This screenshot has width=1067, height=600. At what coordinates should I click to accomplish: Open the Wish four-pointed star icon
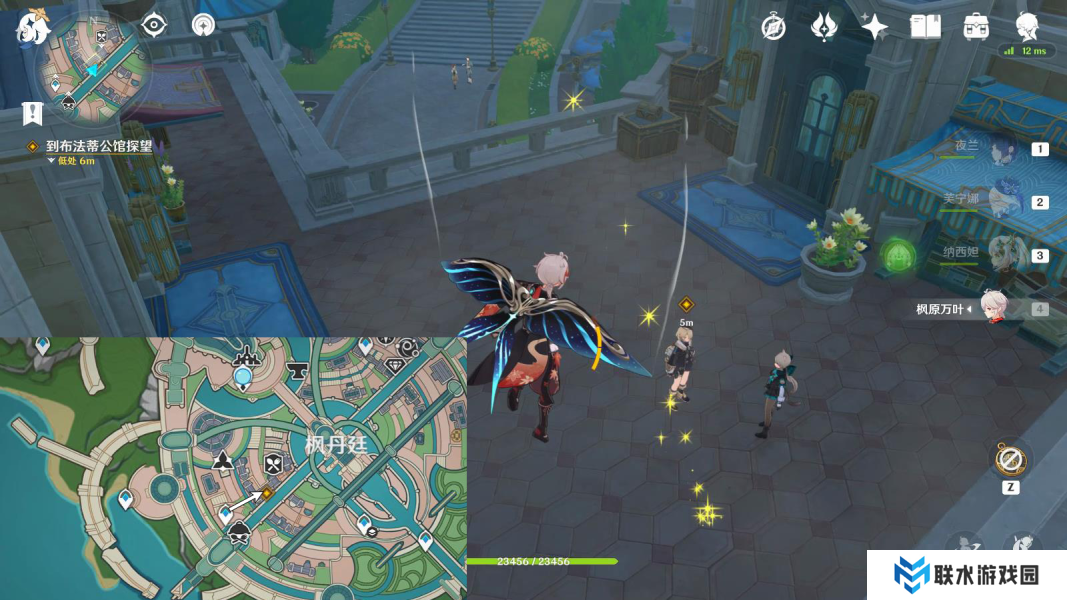[874, 27]
